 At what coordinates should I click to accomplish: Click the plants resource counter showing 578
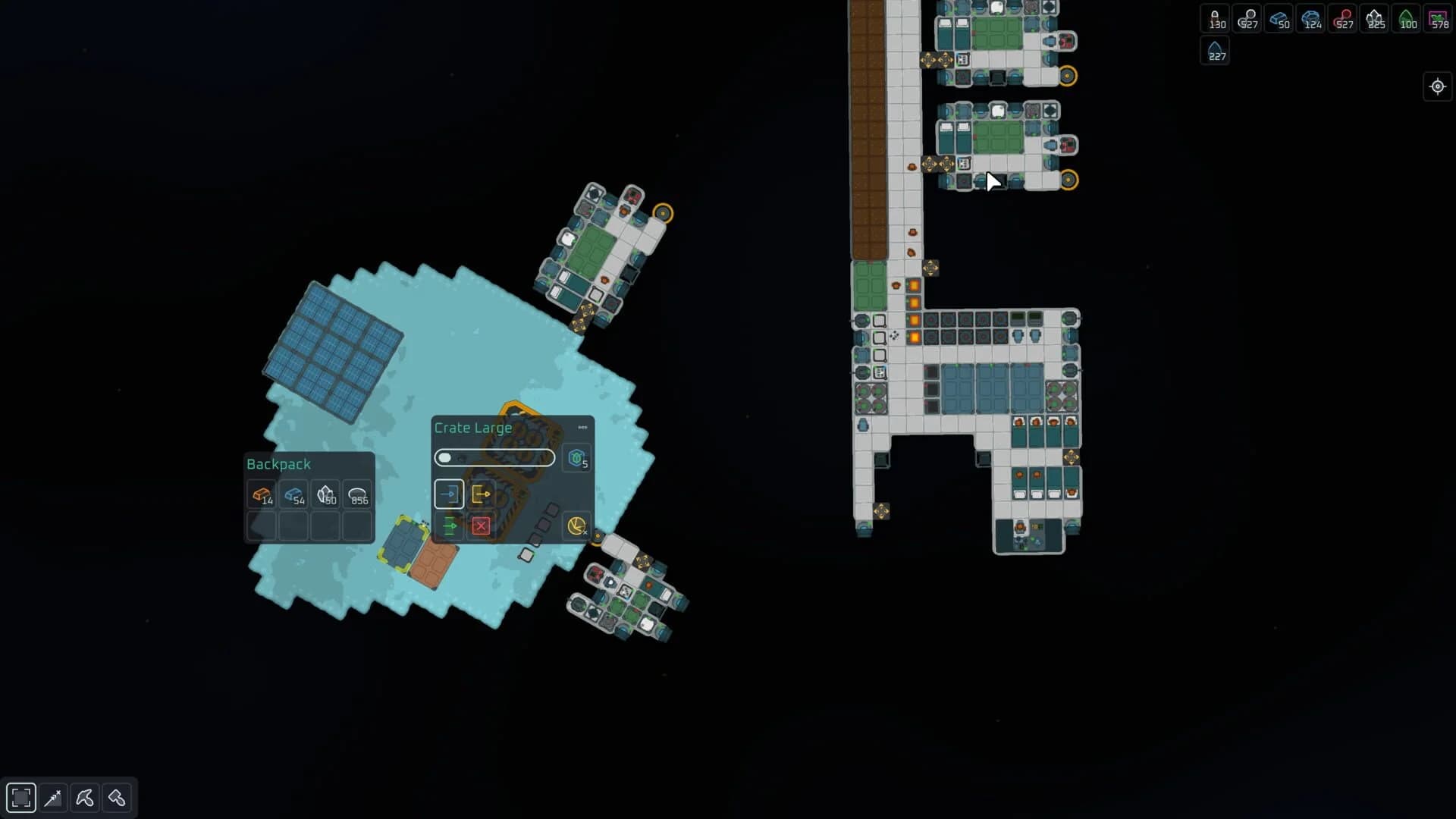tap(1439, 19)
